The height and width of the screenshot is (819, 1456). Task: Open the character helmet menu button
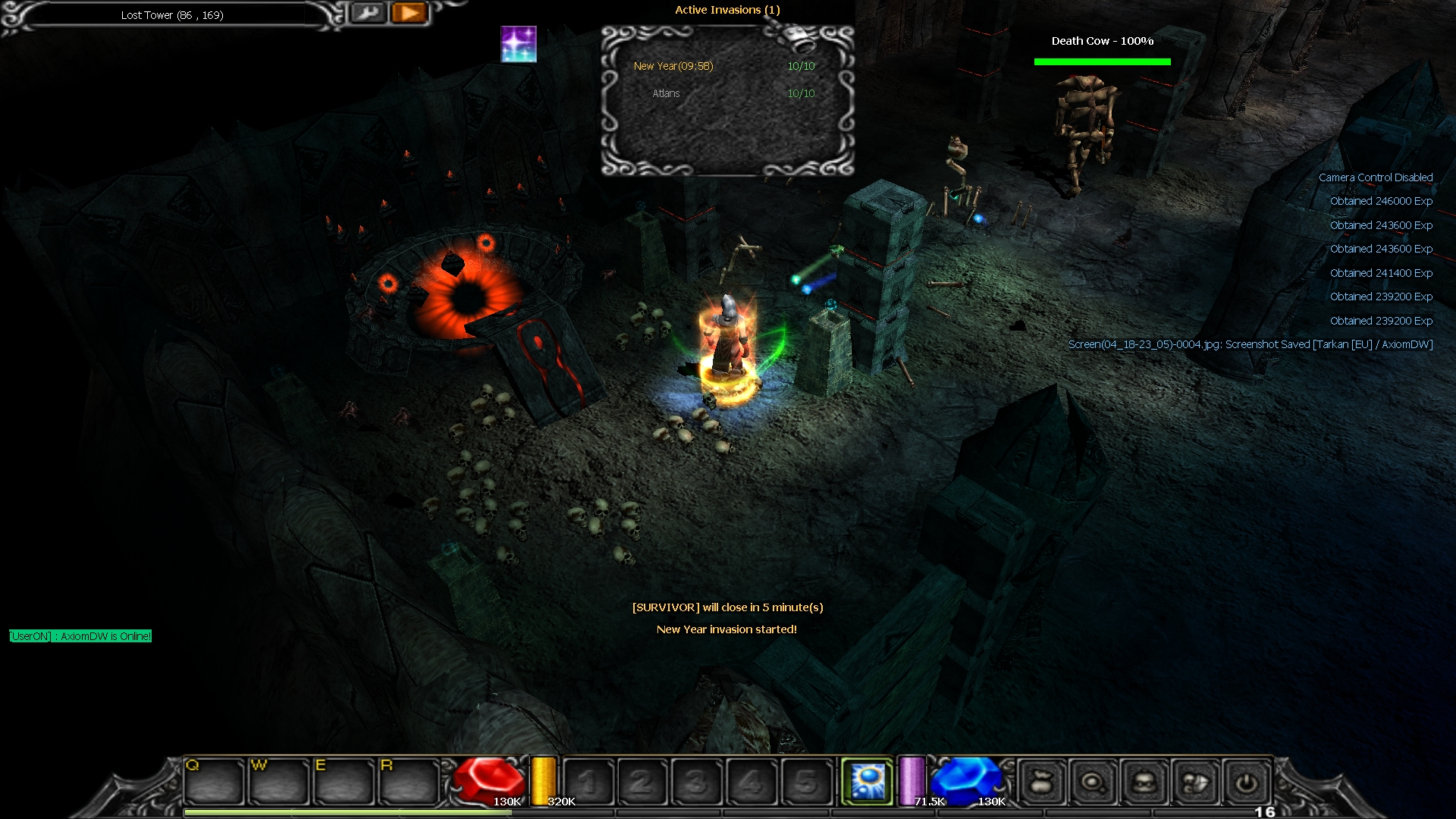[x=1144, y=782]
